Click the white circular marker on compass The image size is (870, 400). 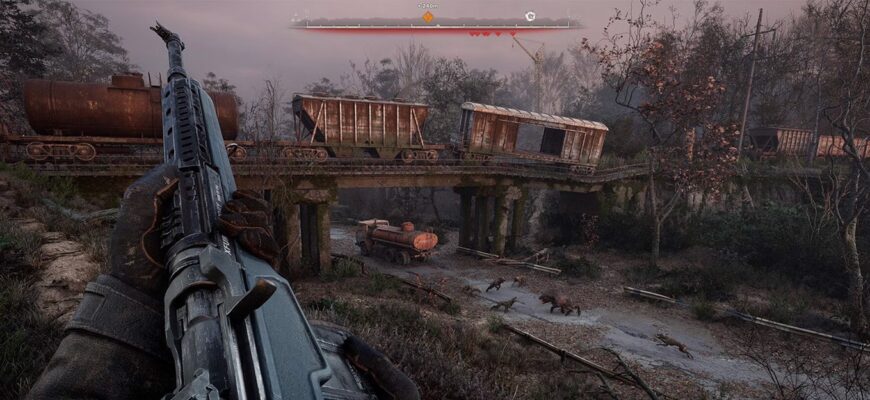pos(530,16)
